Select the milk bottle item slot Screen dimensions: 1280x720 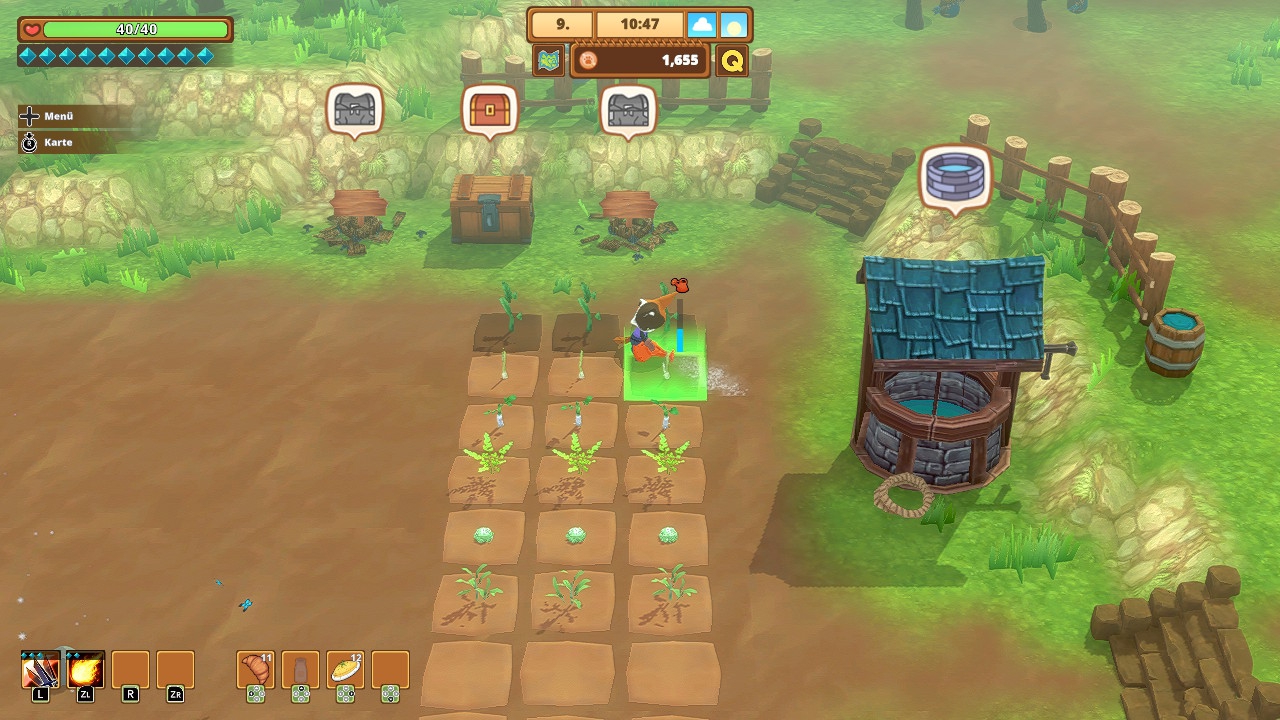coord(301,670)
